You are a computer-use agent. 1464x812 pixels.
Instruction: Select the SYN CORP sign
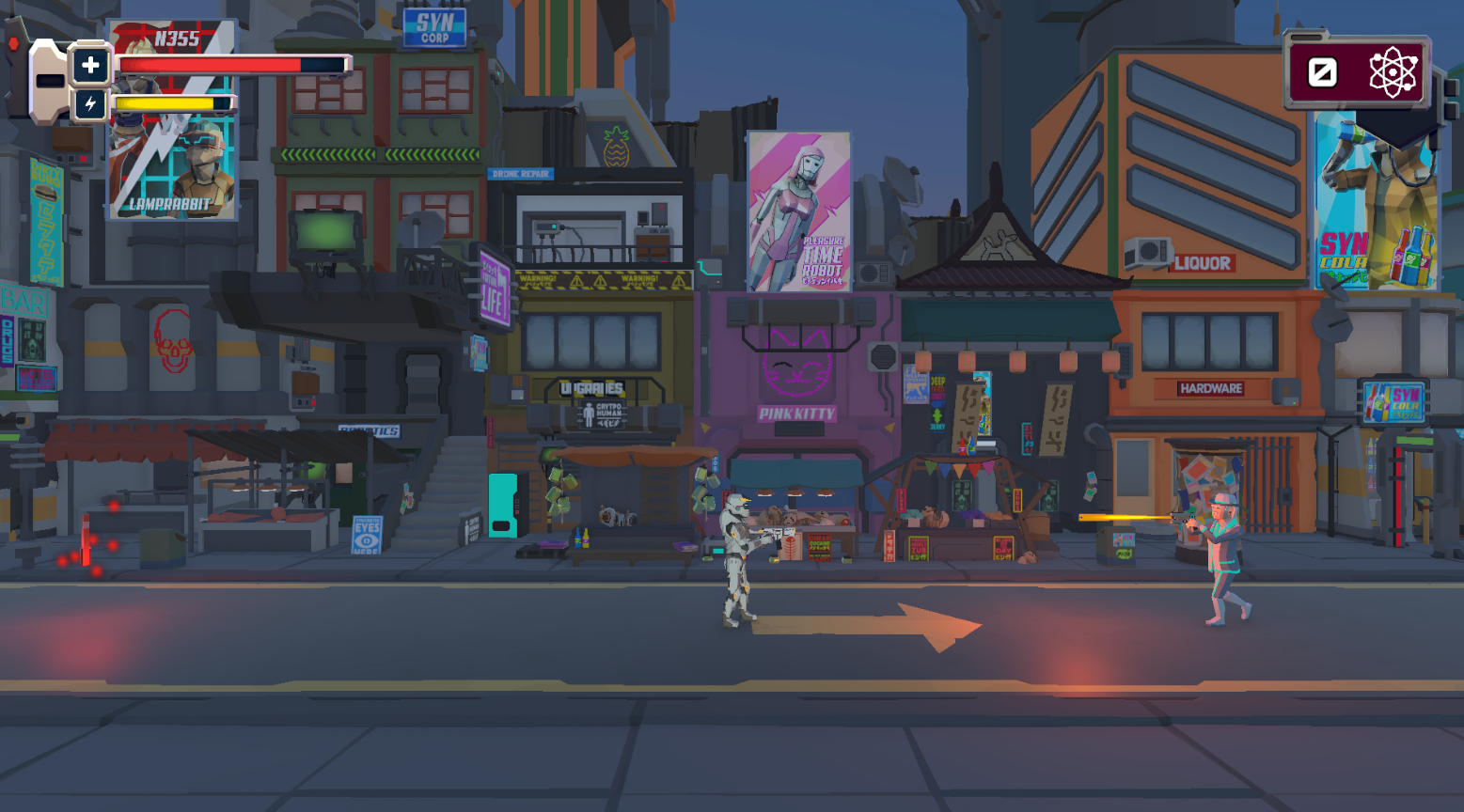click(x=433, y=26)
